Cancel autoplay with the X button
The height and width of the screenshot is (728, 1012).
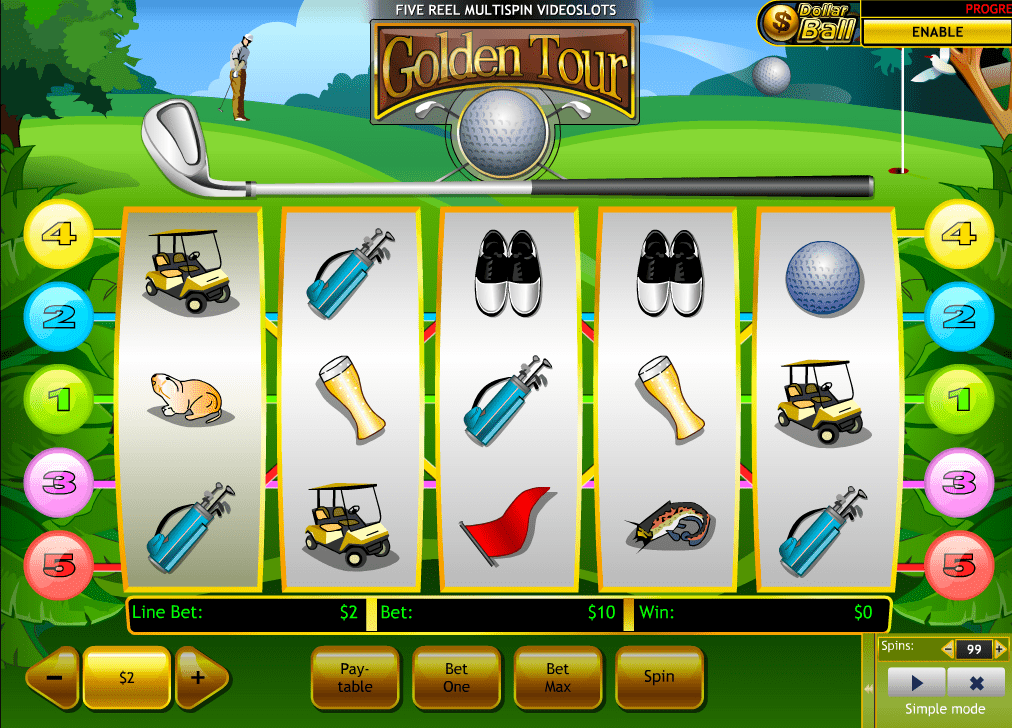974,683
